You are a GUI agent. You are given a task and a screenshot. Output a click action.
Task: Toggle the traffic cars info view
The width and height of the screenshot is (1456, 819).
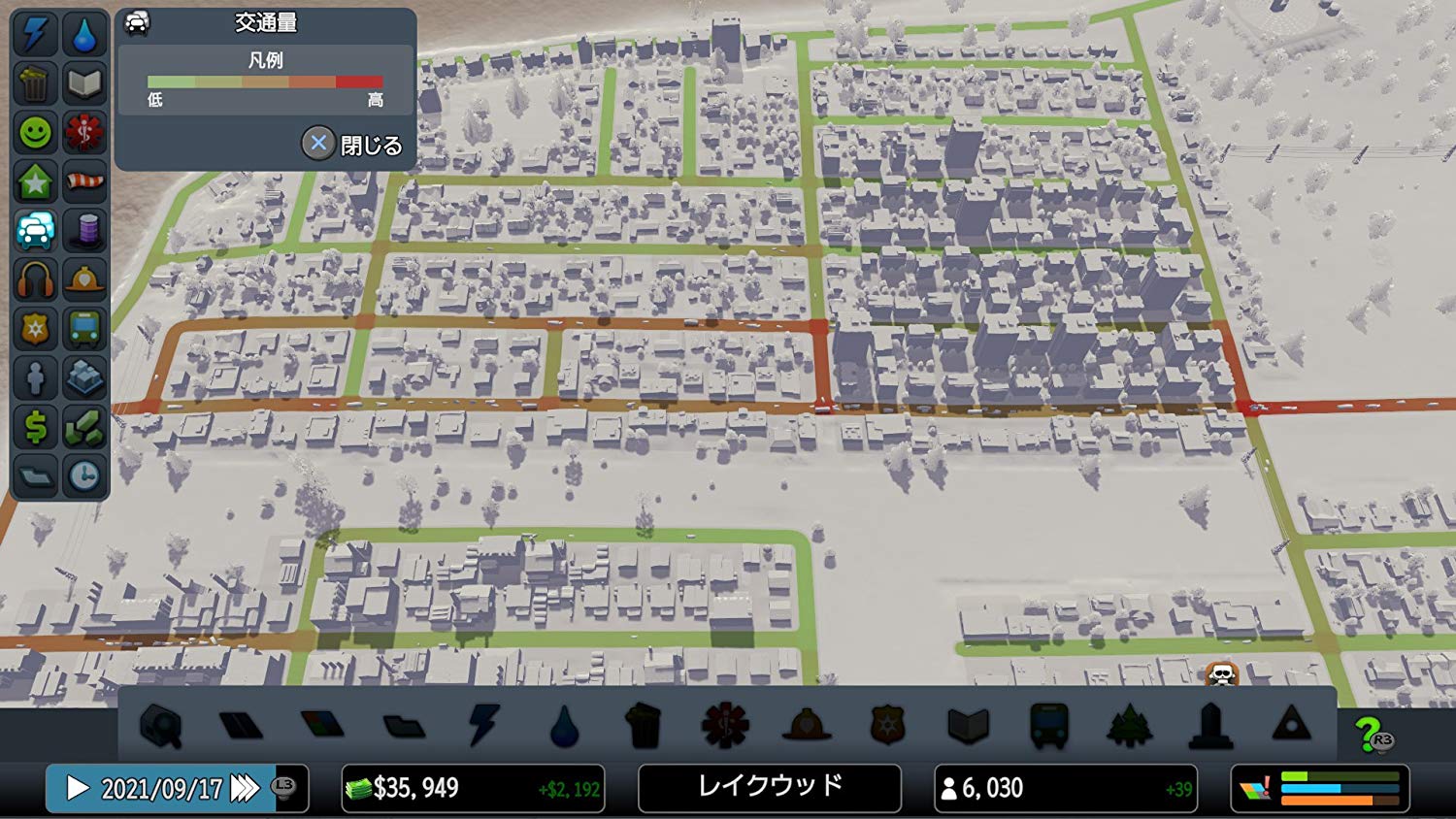[35, 231]
